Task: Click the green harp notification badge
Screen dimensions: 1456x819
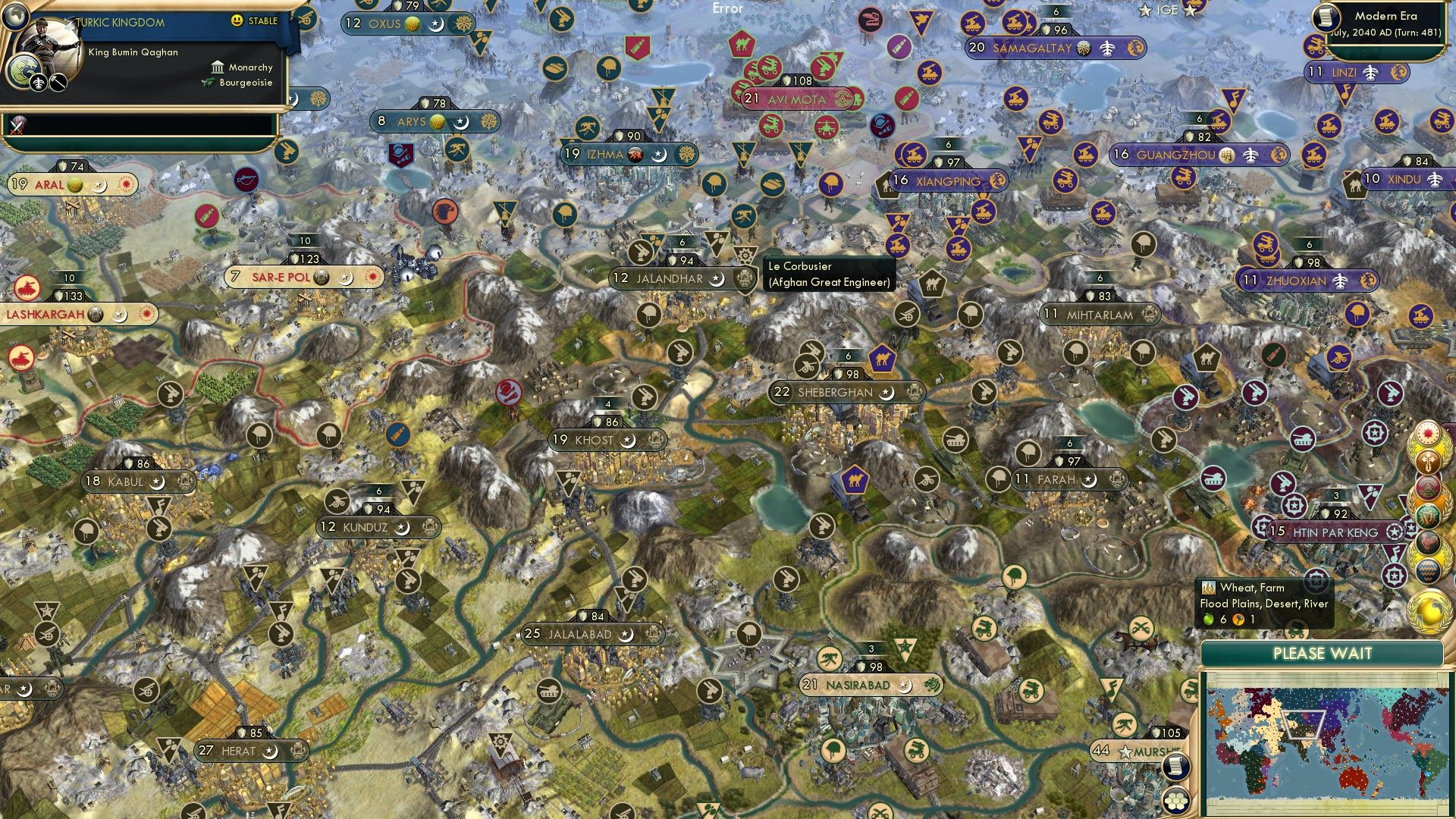Action: 1426,515
